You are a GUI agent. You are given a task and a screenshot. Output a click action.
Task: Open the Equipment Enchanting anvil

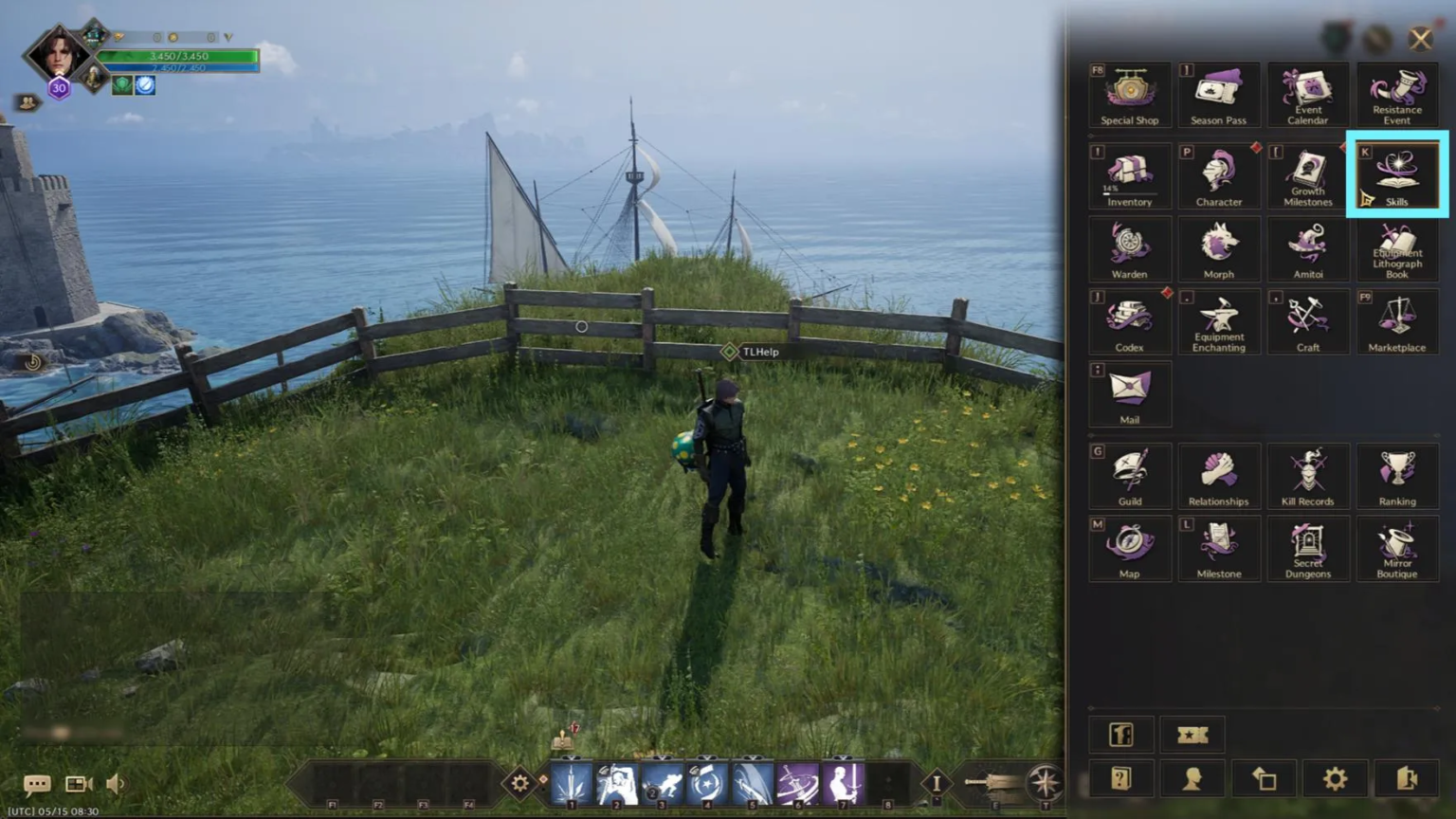(x=1218, y=321)
